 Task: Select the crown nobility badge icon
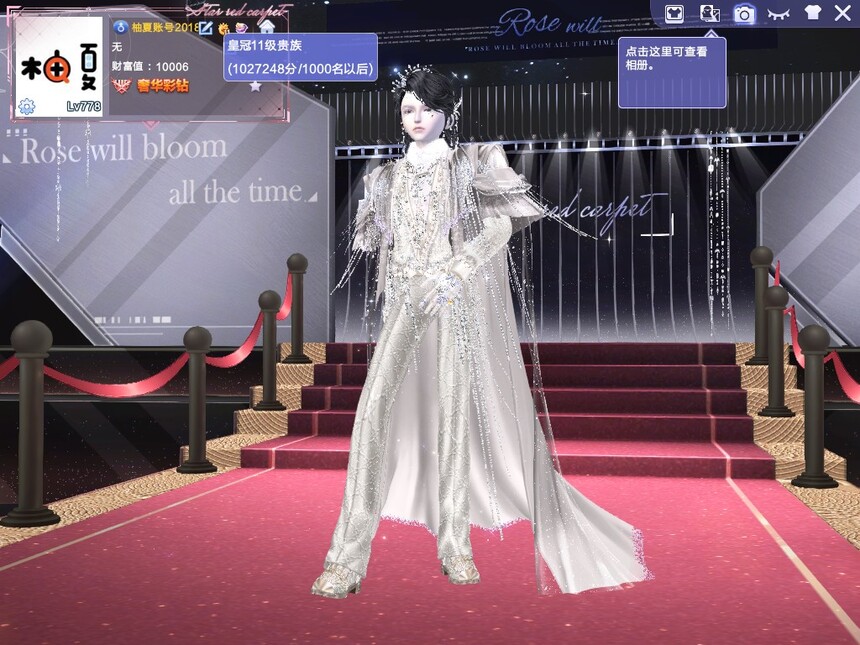224,27
